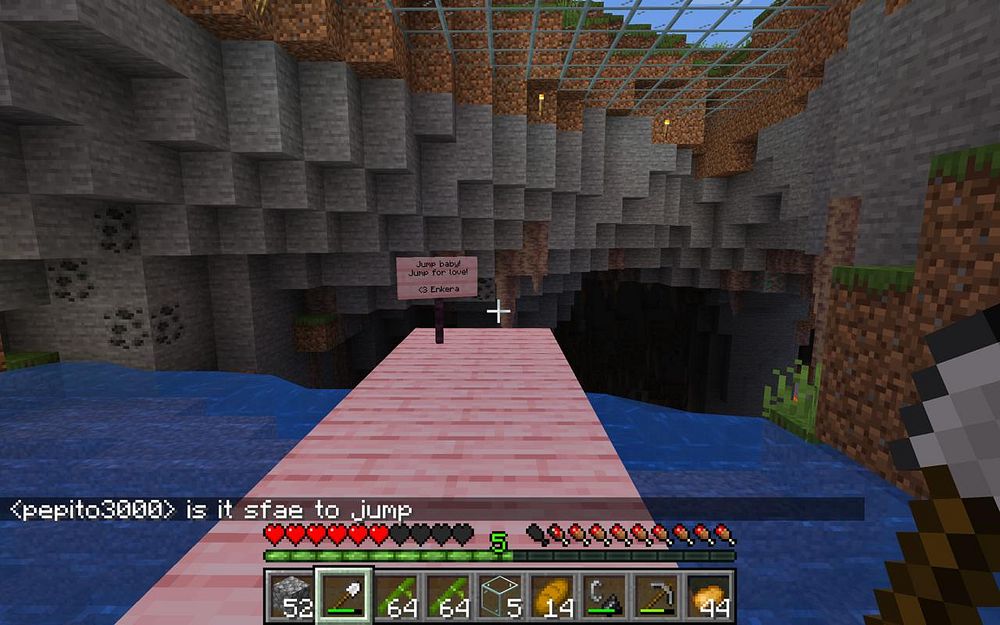
Task: Select the cobblestone stack of 52
Action: click(x=291, y=595)
